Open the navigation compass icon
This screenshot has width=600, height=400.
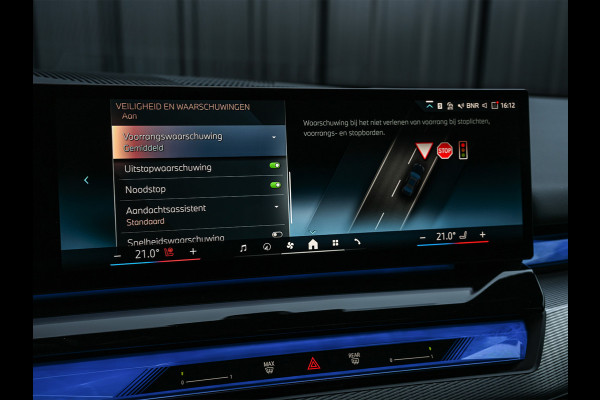coord(266,246)
